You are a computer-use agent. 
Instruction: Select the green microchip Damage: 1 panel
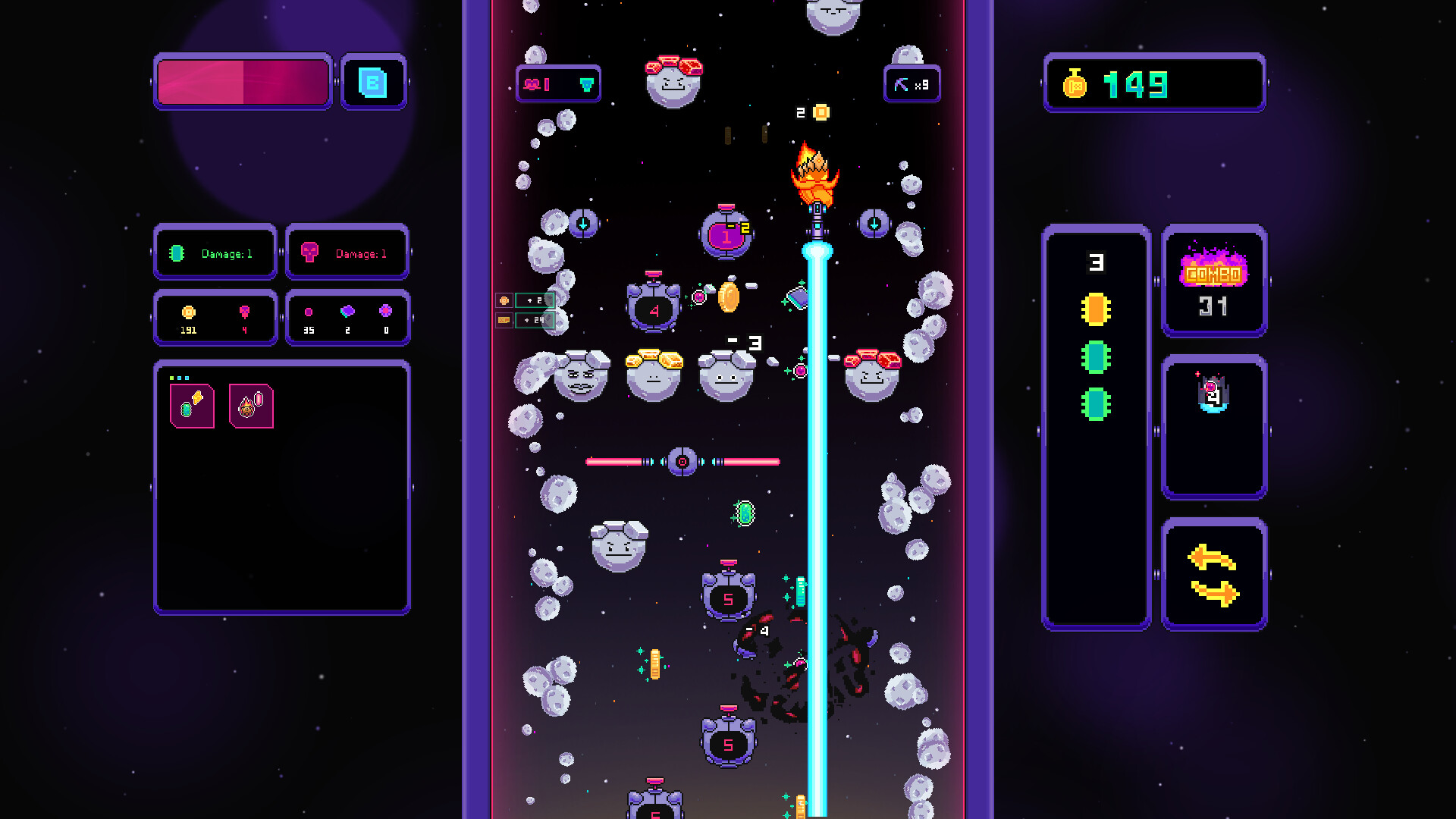click(x=215, y=253)
